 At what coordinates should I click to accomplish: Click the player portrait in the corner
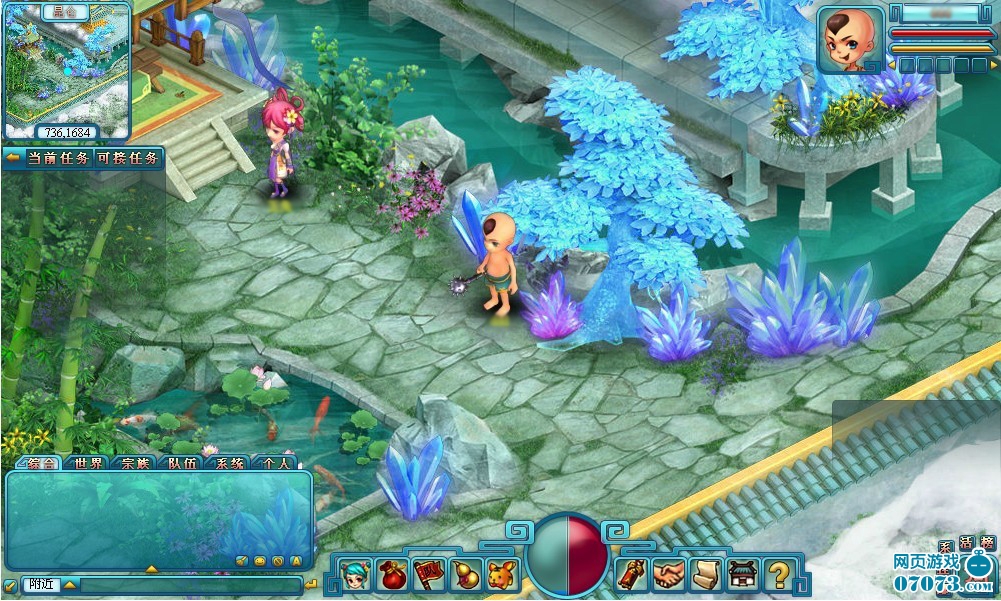(x=850, y=40)
